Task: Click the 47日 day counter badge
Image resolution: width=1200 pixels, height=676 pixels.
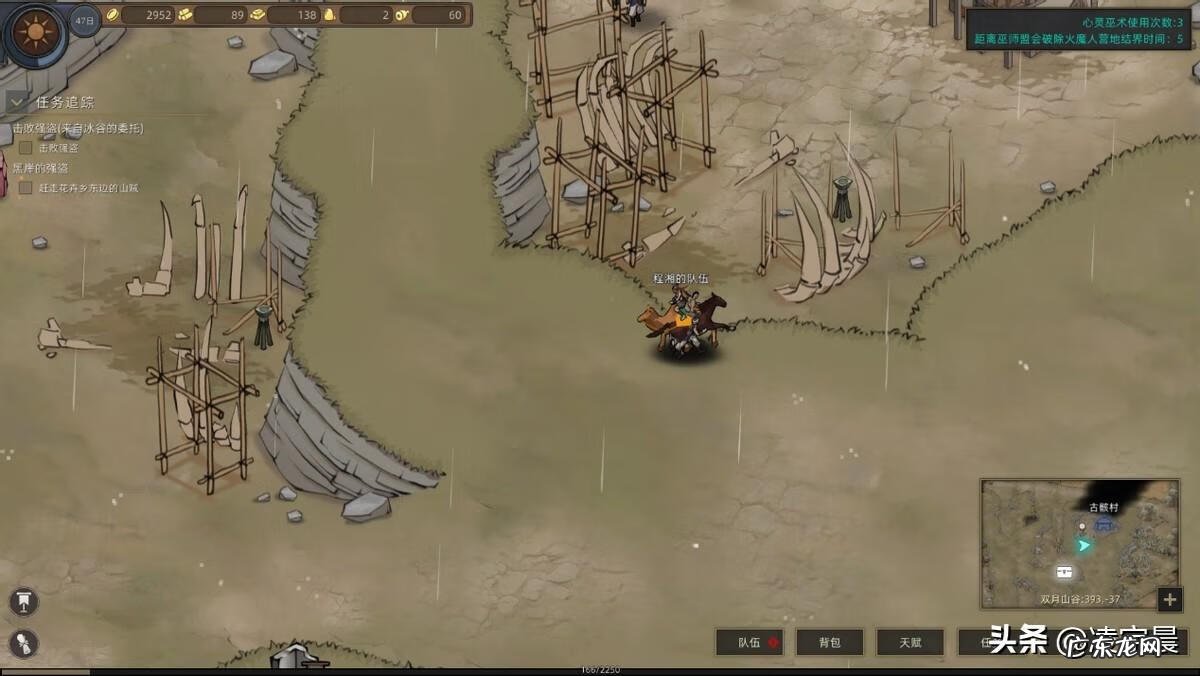Action: 85,20
